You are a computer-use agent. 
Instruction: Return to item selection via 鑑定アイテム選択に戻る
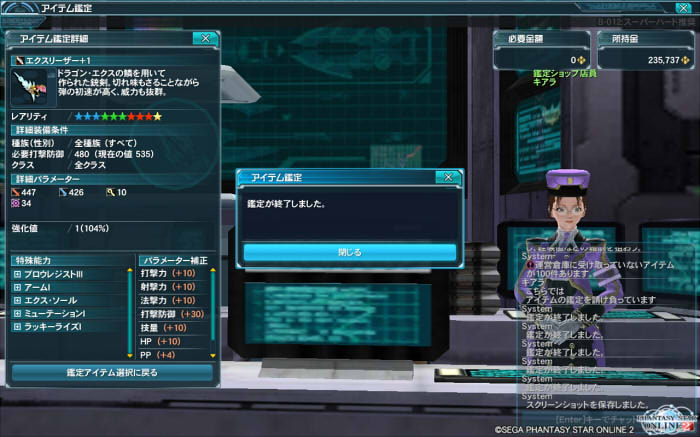pos(112,372)
